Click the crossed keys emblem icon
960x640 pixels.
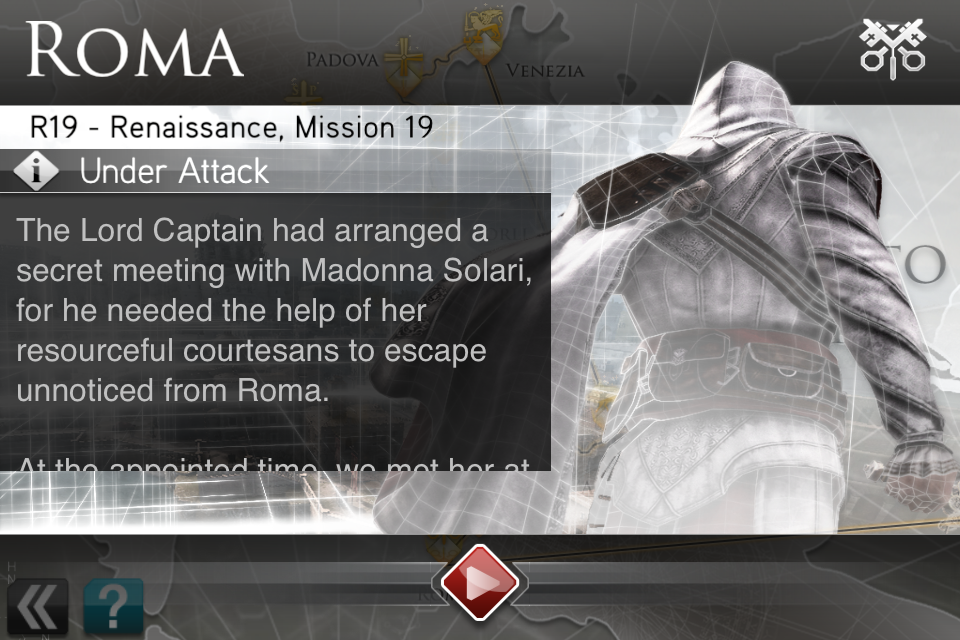(892, 47)
